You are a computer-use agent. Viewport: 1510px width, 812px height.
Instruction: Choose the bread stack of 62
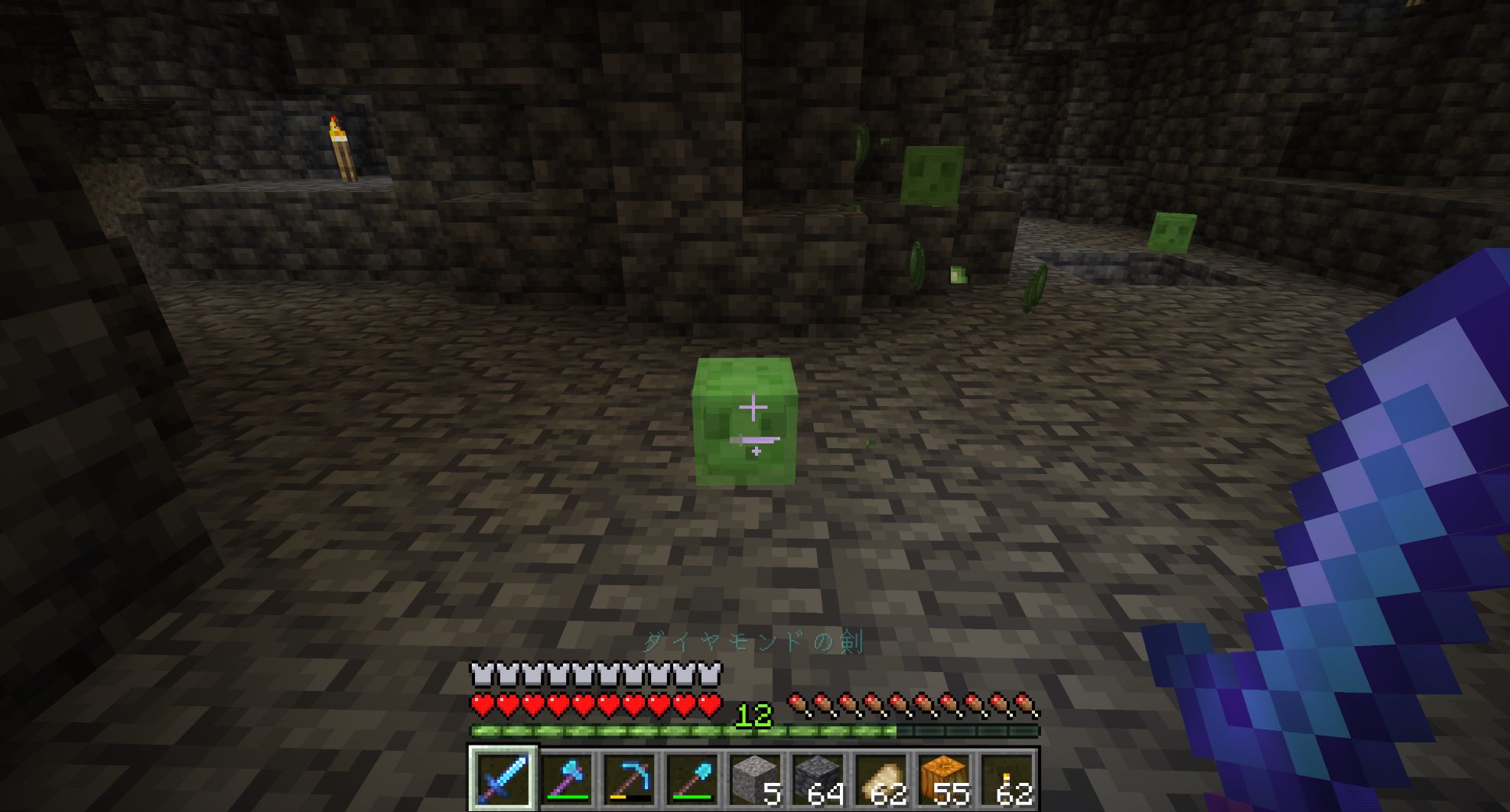pyautogui.click(x=881, y=778)
